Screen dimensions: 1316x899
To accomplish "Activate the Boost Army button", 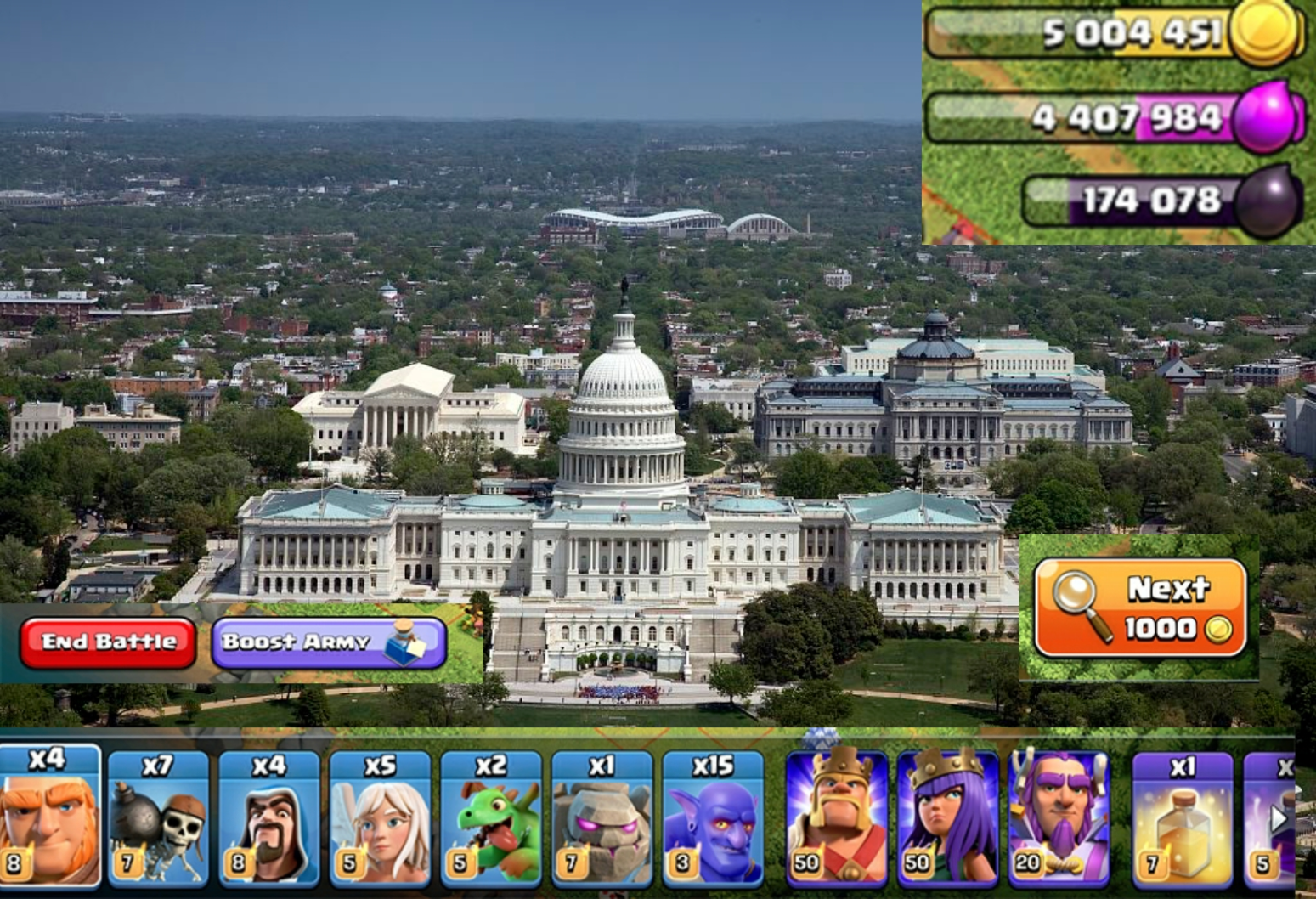I will coord(329,642).
